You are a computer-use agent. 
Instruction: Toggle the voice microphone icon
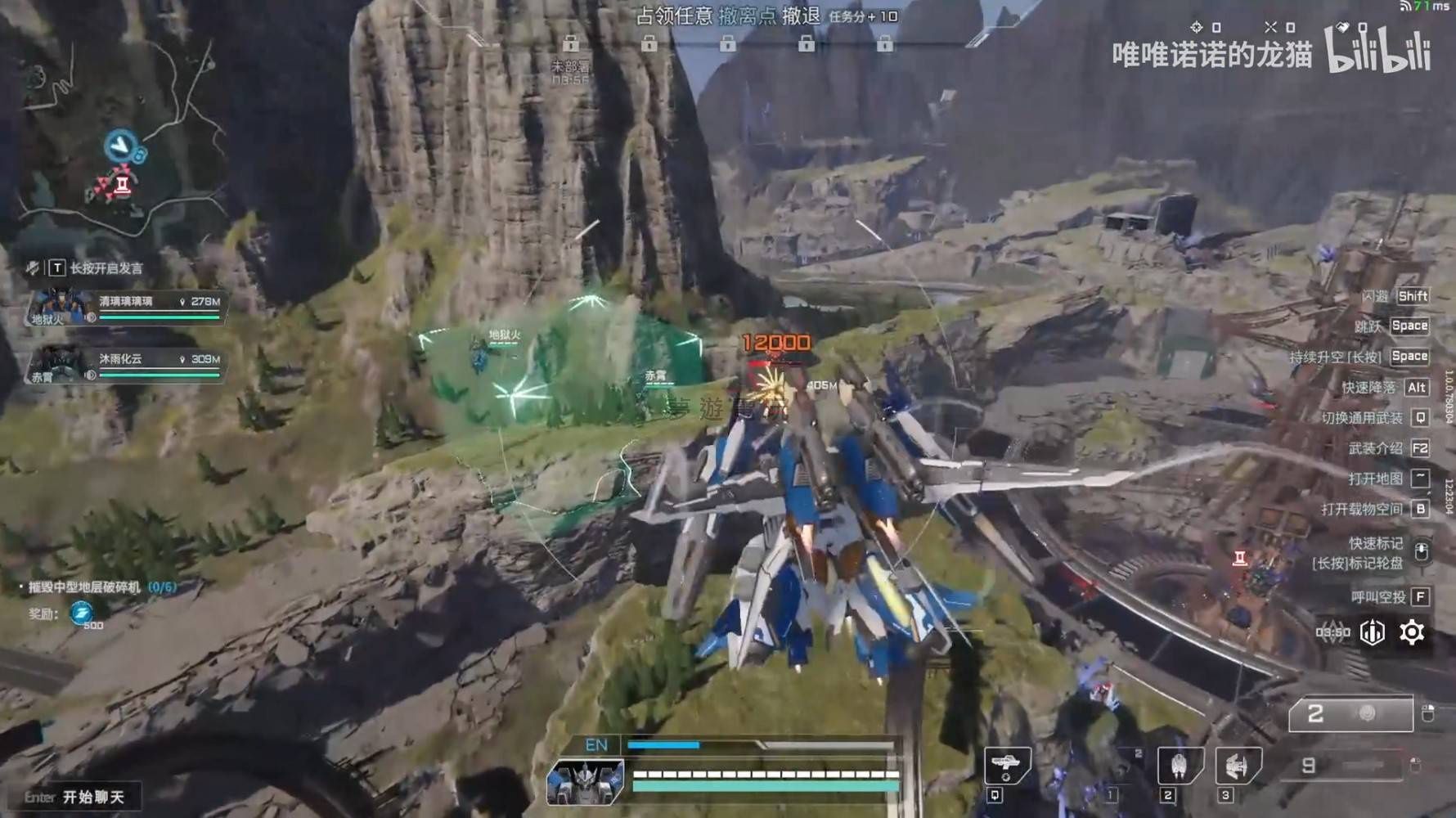click(x=33, y=267)
